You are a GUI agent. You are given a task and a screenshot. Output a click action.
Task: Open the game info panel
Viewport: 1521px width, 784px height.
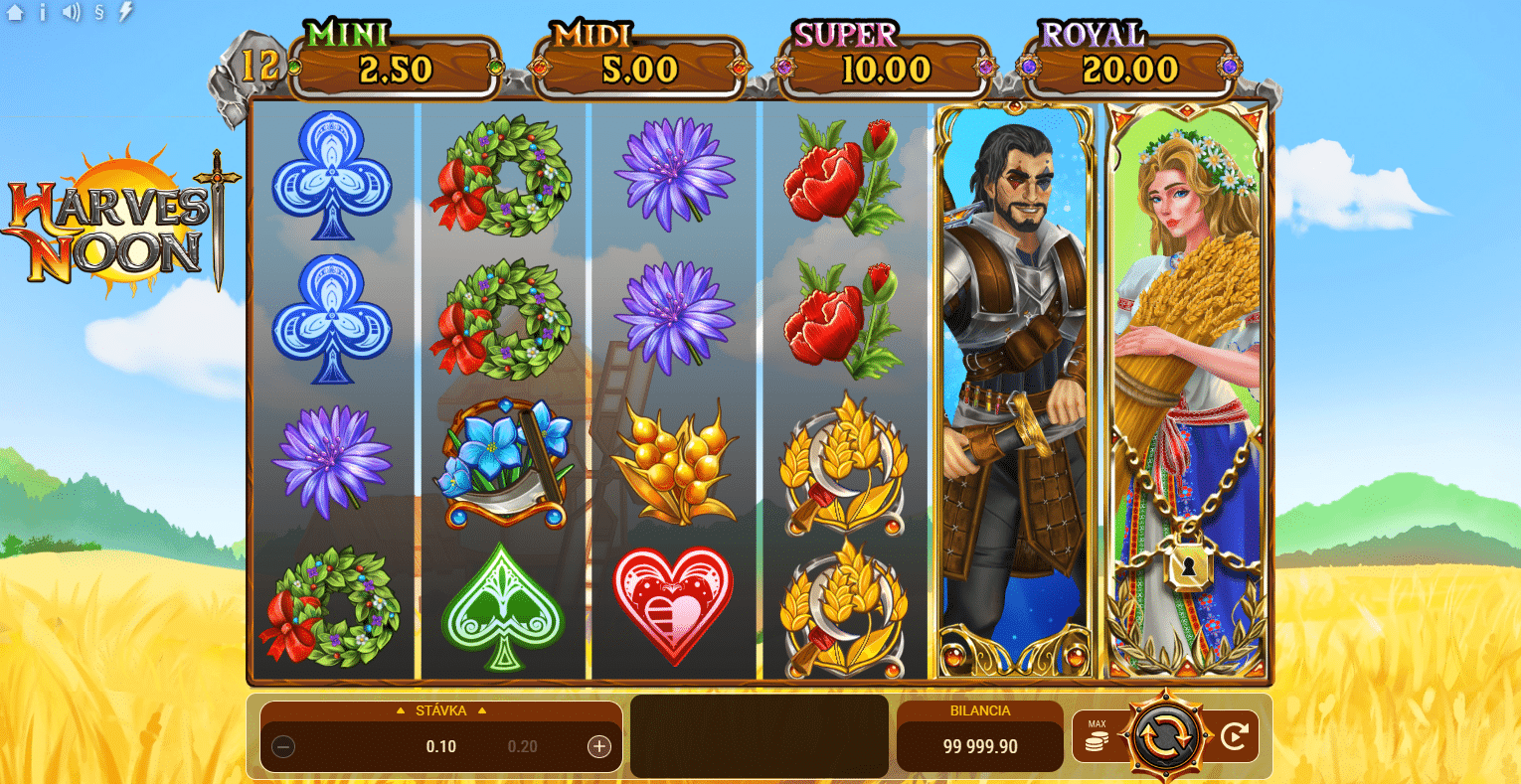[43, 13]
